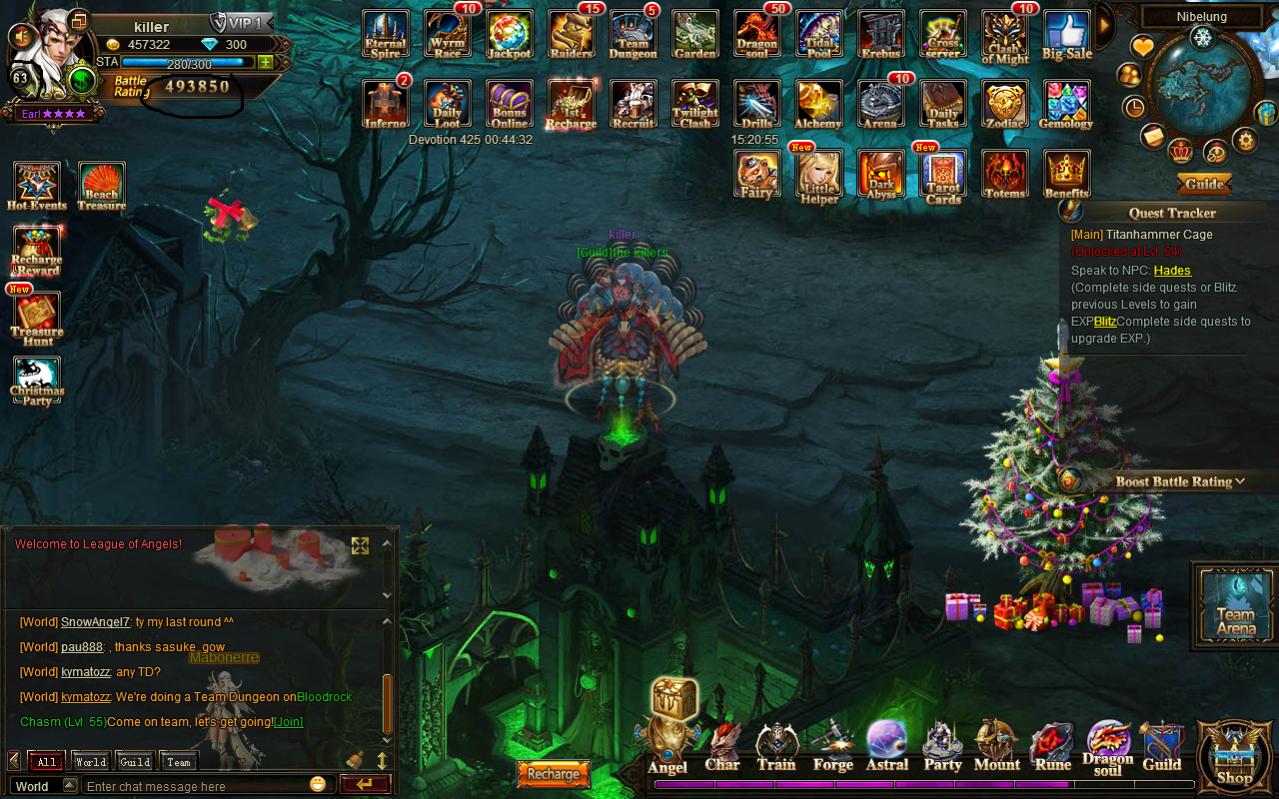
Task: Open the Guild menu
Action: (1161, 748)
